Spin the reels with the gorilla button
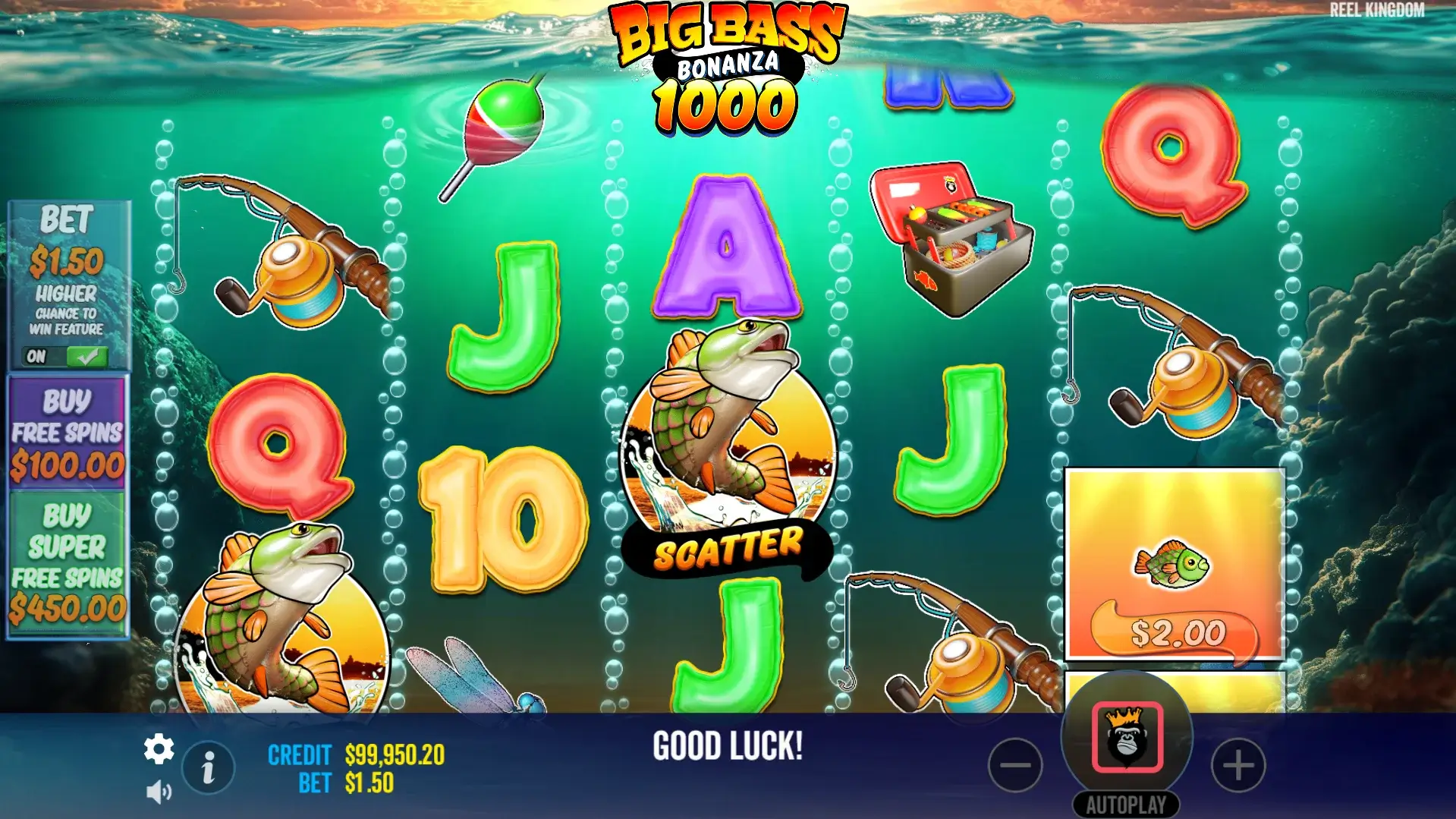Screen dimensions: 1456x819 (1127, 737)
